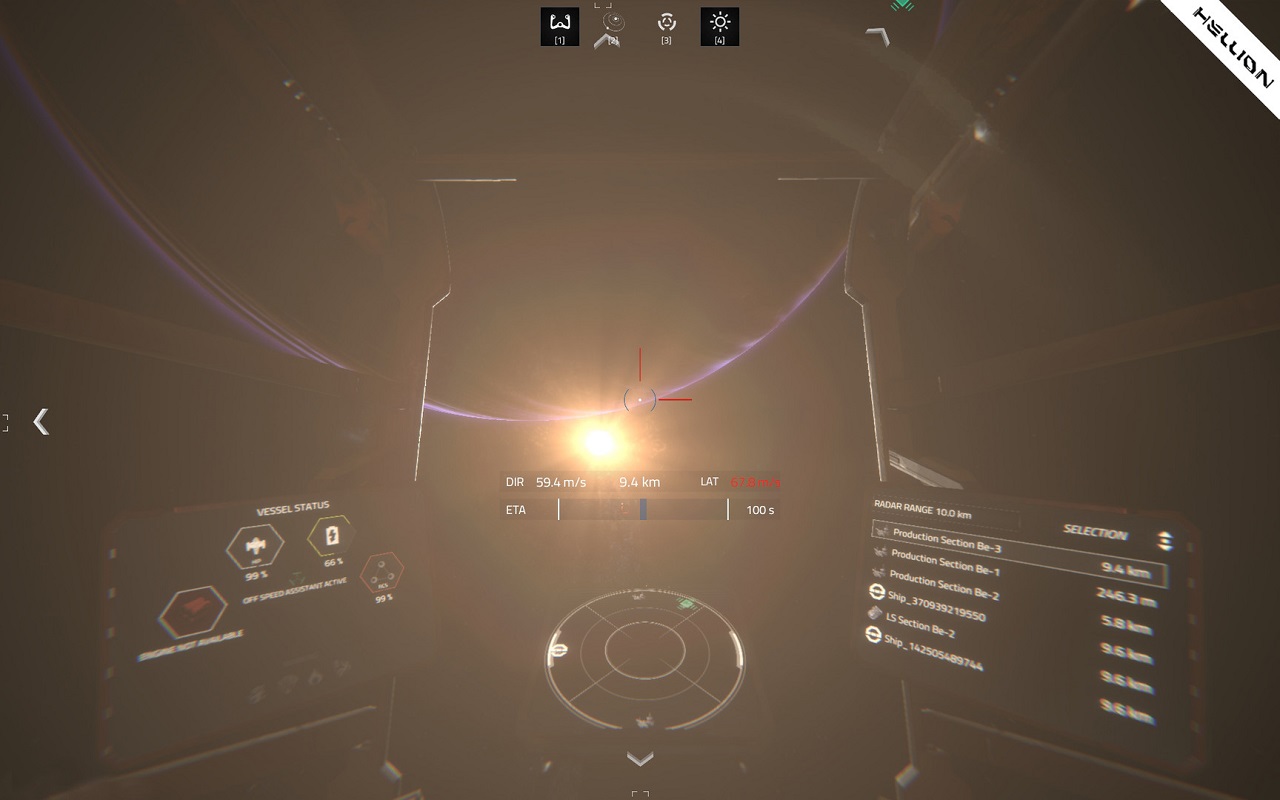
Task: Click the selection up/down arrows toggle
Action: tap(1165, 541)
